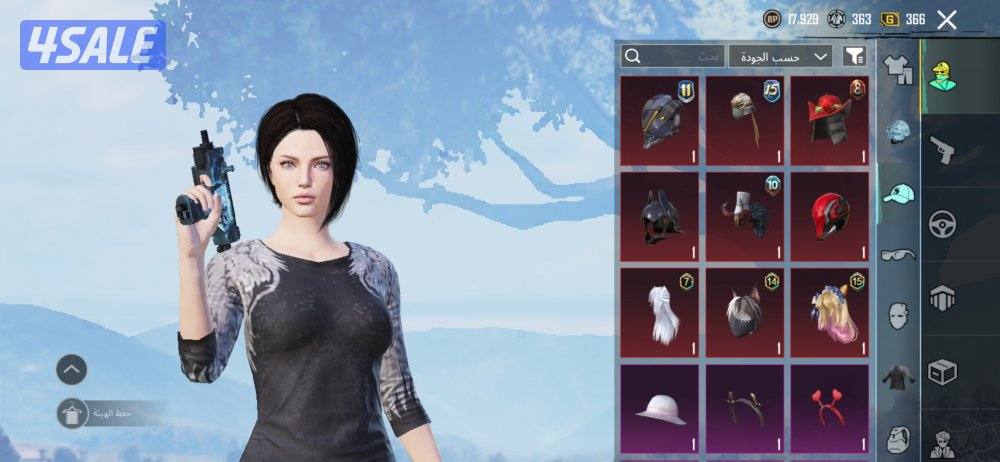Image resolution: width=1000 pixels, height=462 pixels.
Task: Open the steering wheel vehicles tab
Action: pyautogui.click(x=942, y=223)
